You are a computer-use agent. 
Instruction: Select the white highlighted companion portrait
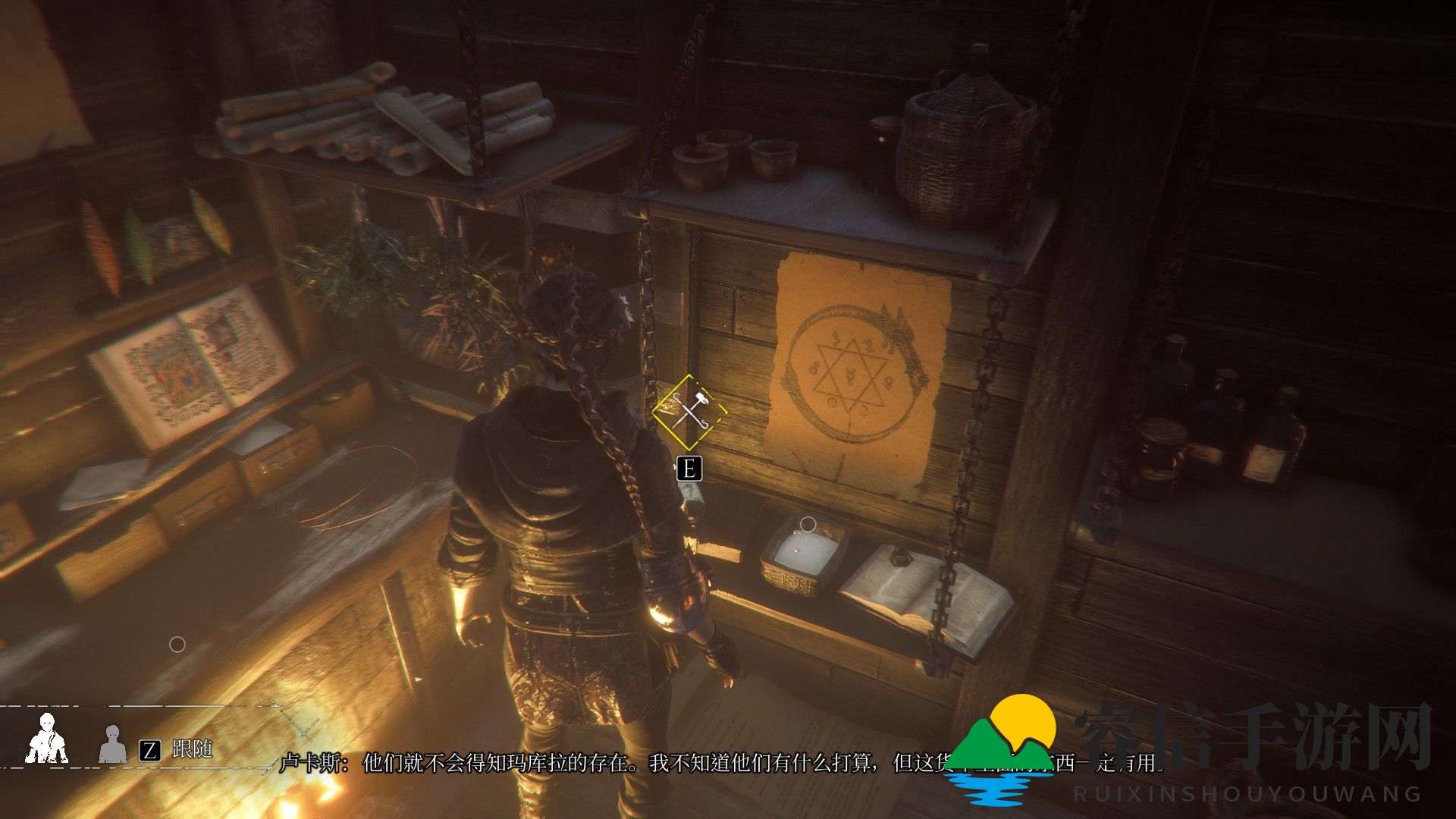[47, 739]
